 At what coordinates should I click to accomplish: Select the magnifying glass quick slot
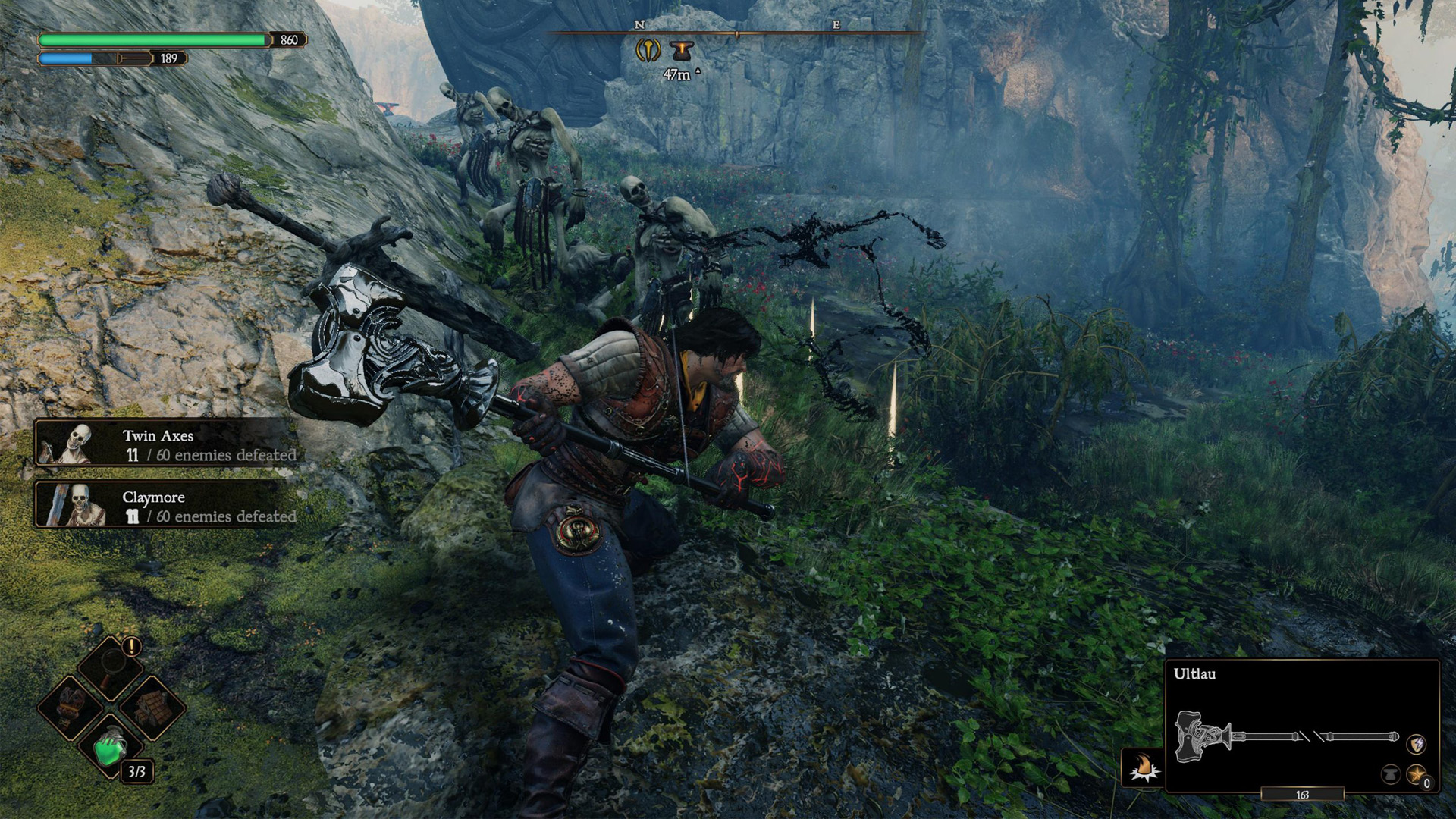pos(112,667)
